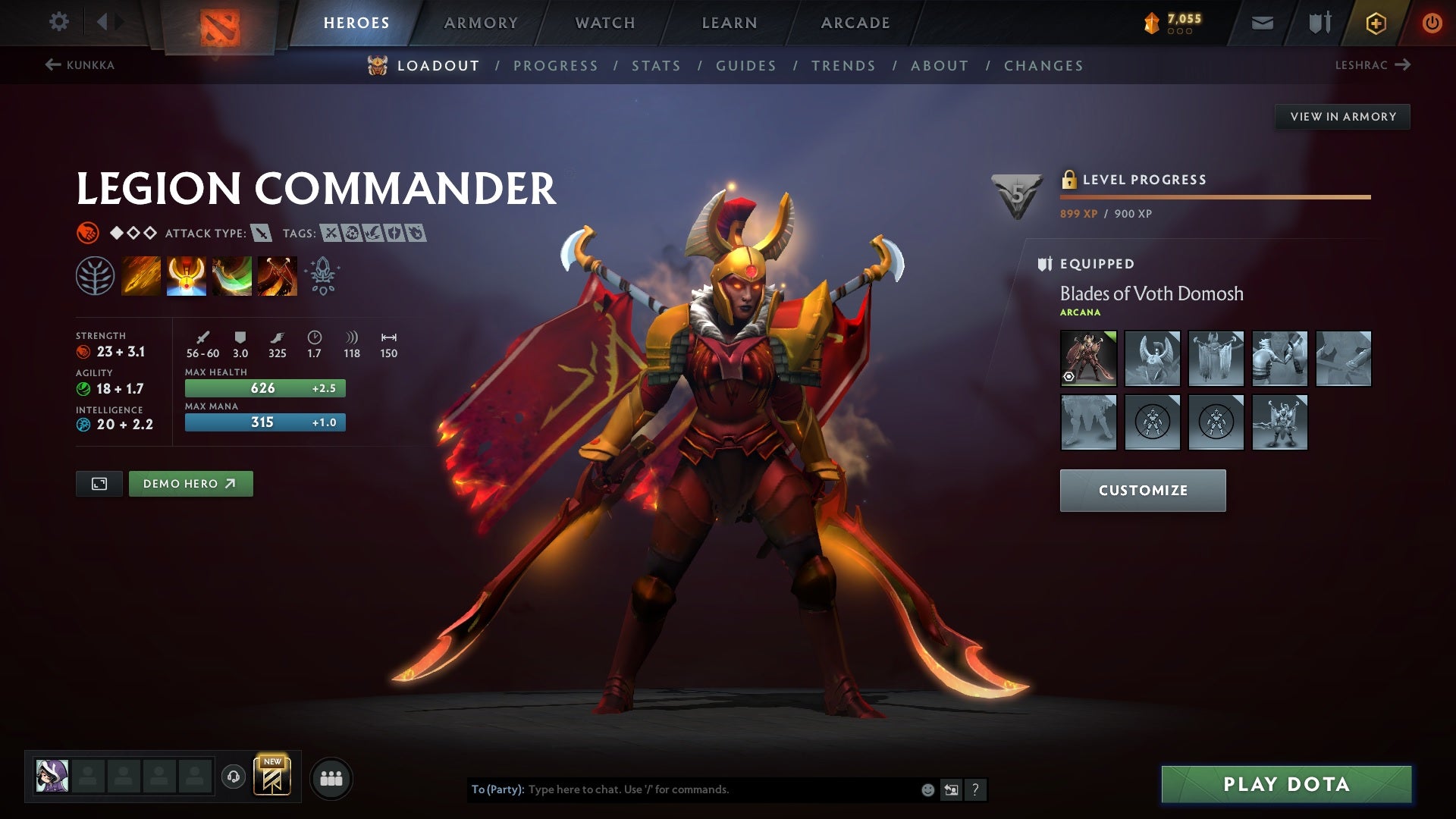Image resolution: width=1456 pixels, height=819 pixels.
Task: Toggle the full-body hero view icon
Action: coord(99,483)
